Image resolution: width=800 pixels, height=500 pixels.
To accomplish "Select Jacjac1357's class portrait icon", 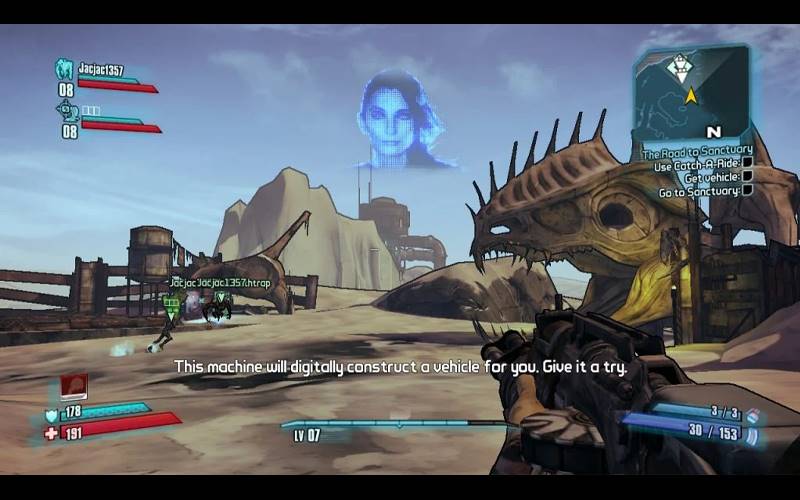I will (x=65, y=70).
